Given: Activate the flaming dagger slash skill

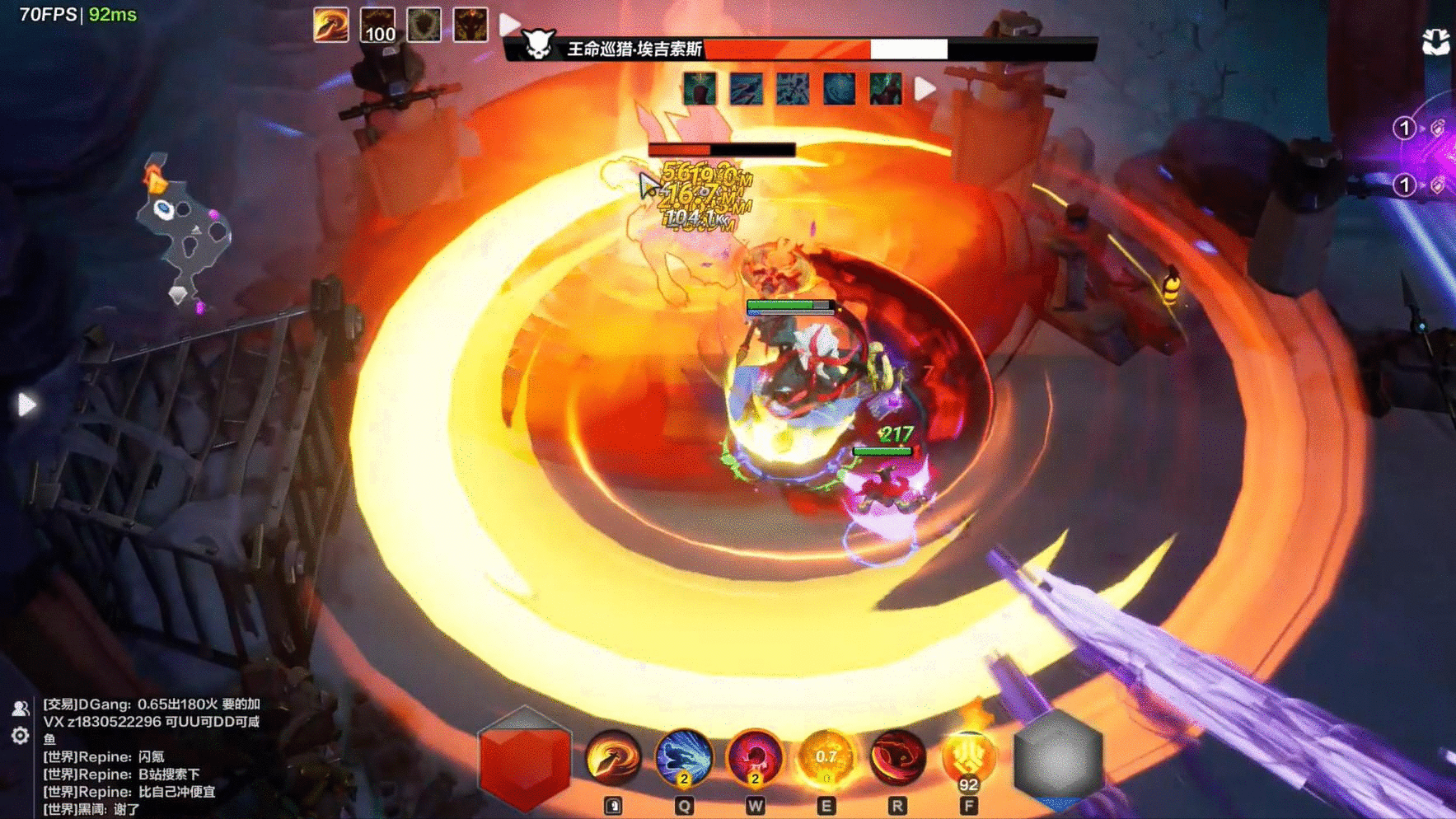Looking at the screenshot, I should (x=612, y=757).
